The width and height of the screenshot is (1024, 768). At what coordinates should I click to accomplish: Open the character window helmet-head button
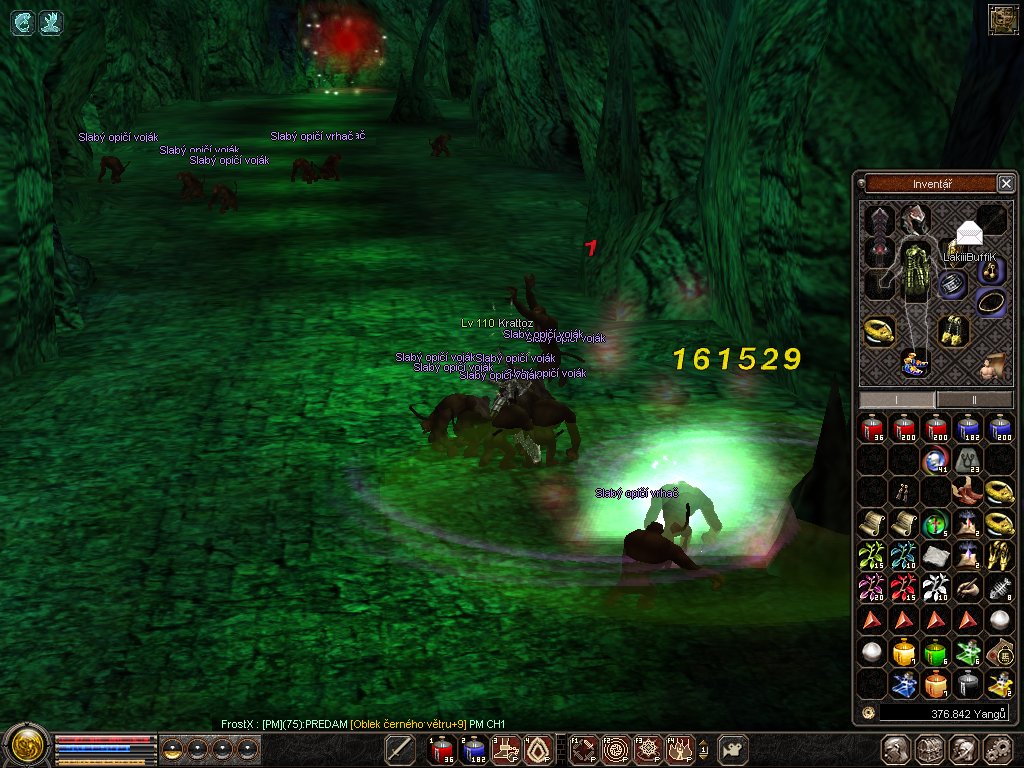tap(897, 749)
